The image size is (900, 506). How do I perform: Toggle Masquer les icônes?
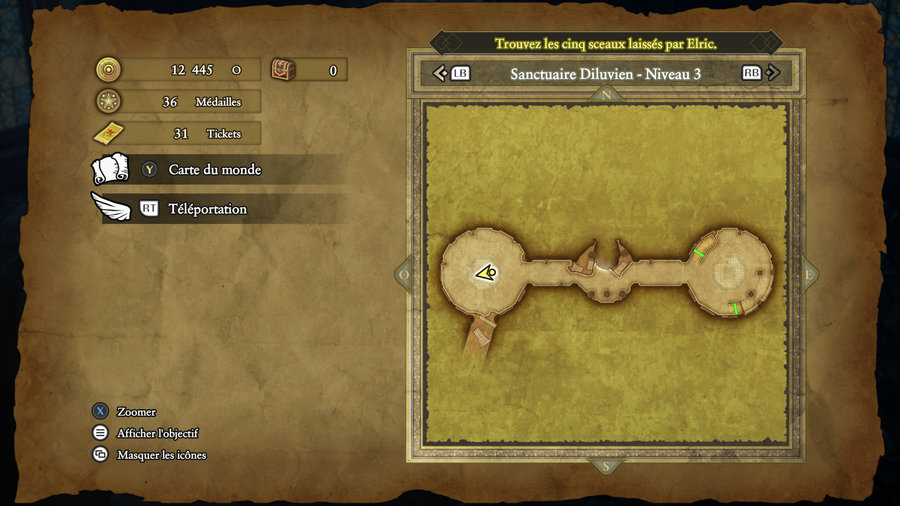pyautogui.click(x=161, y=455)
